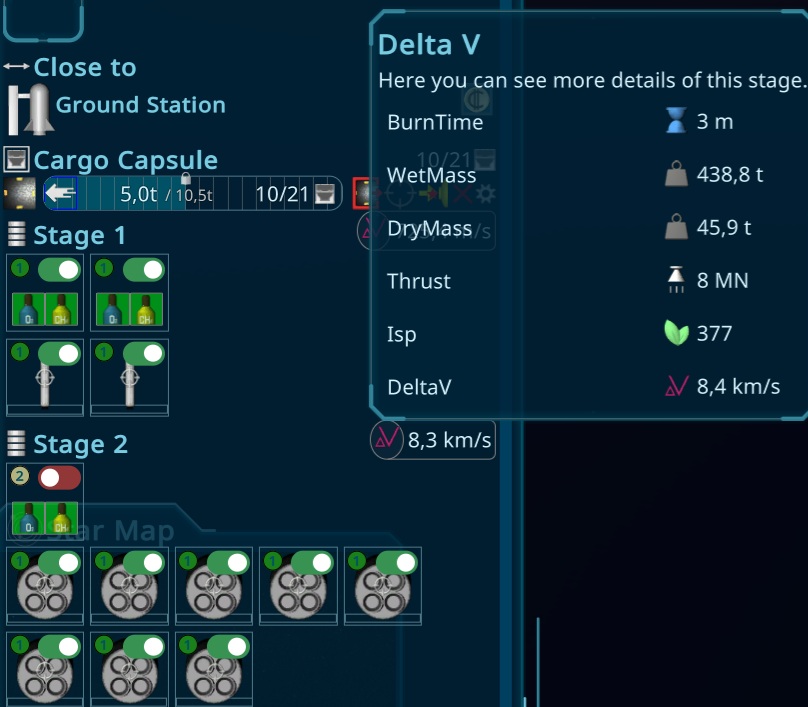This screenshot has width=808, height=707.
Task: Click the white arrow cargo load button
Action: (59, 193)
